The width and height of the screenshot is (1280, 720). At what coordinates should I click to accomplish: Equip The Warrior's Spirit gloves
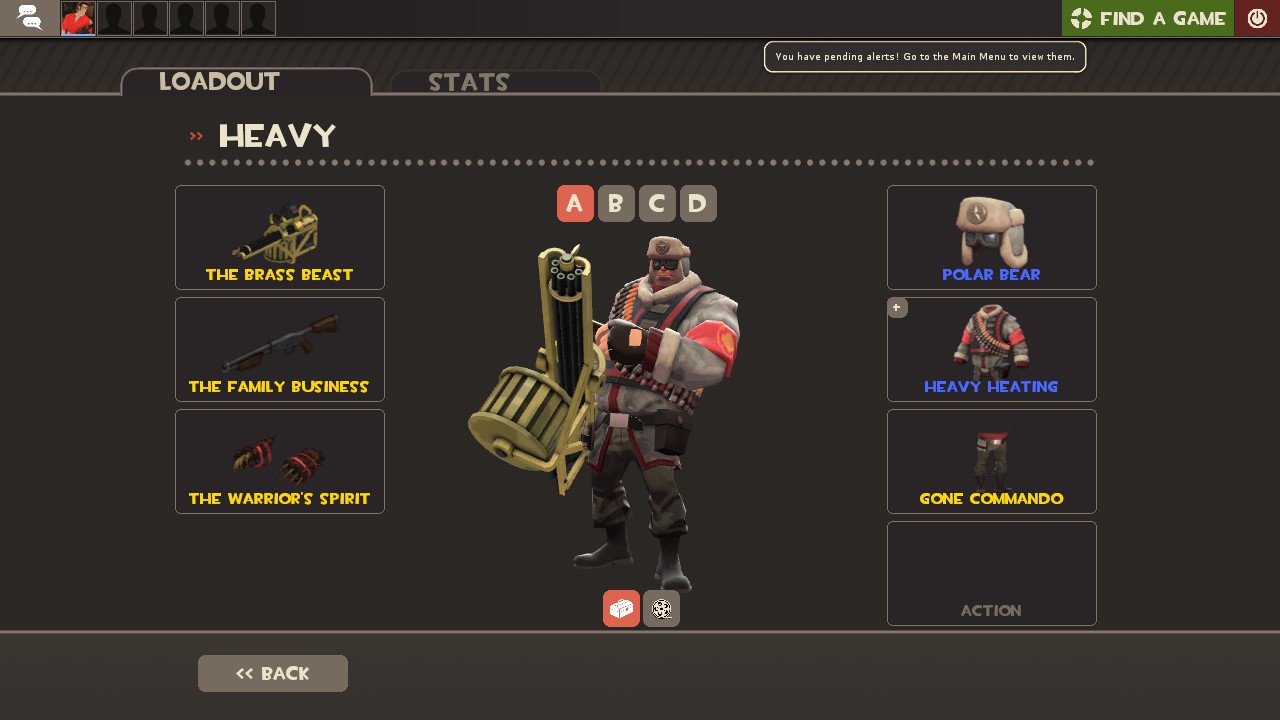click(x=279, y=461)
